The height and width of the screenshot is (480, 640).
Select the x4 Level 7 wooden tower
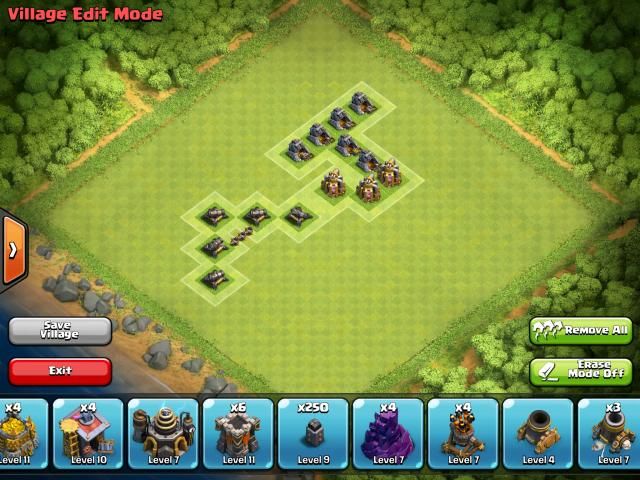[x=463, y=433]
